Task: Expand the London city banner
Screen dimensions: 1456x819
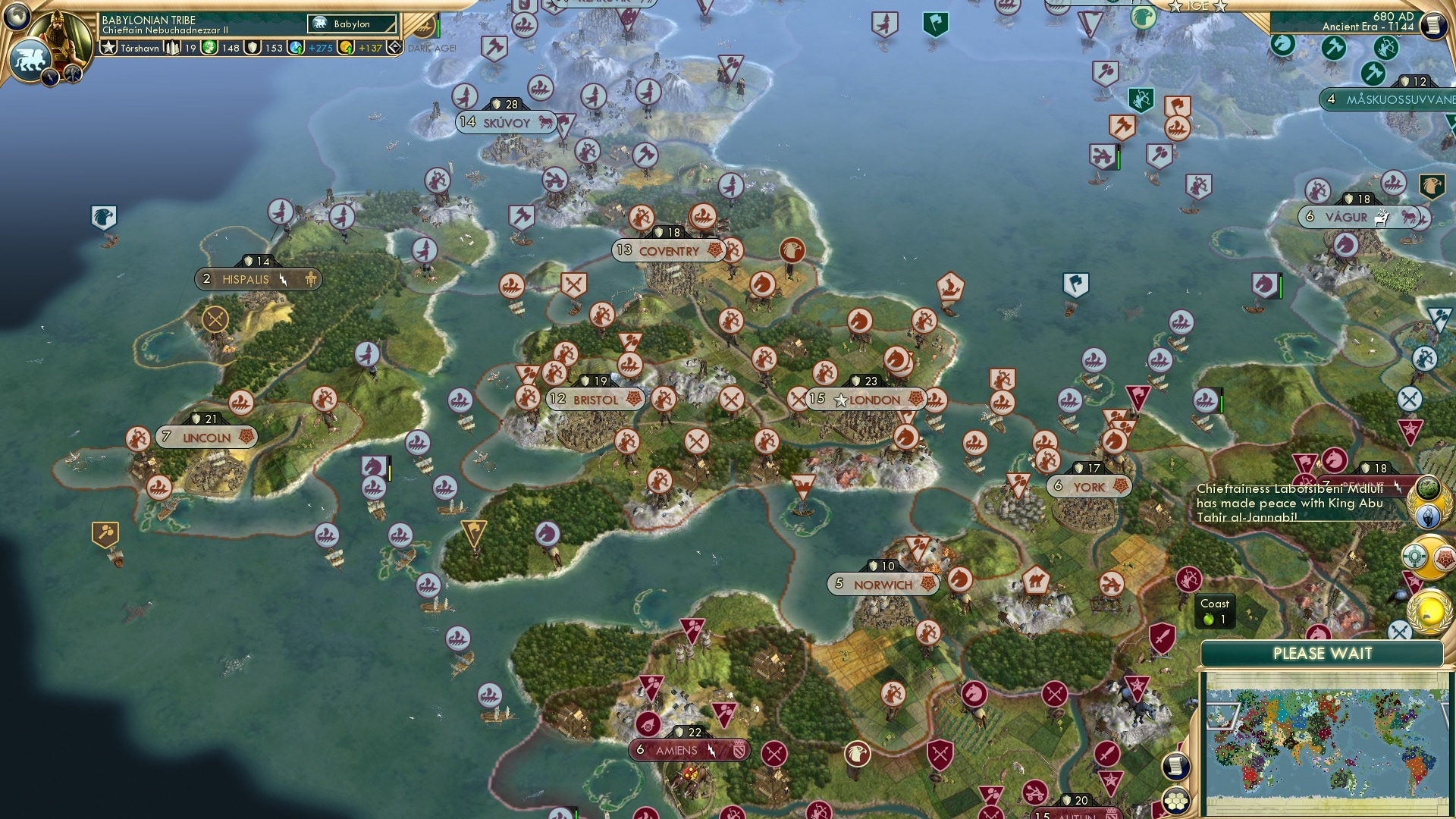Action: point(866,400)
